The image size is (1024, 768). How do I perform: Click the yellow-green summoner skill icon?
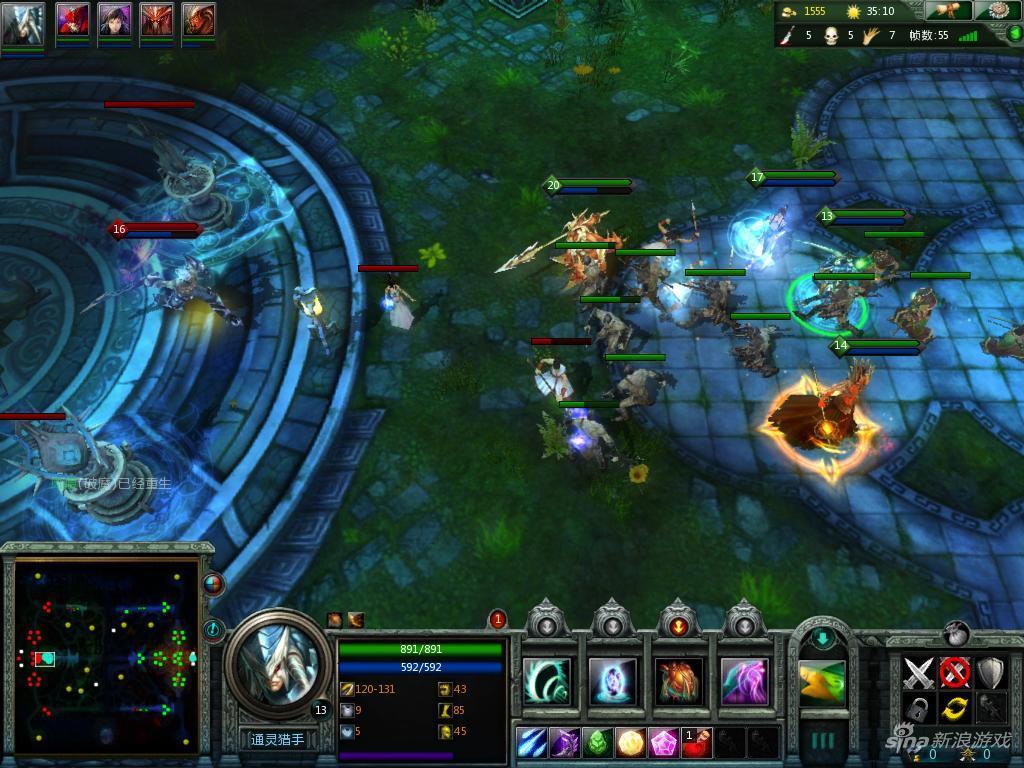point(822,682)
